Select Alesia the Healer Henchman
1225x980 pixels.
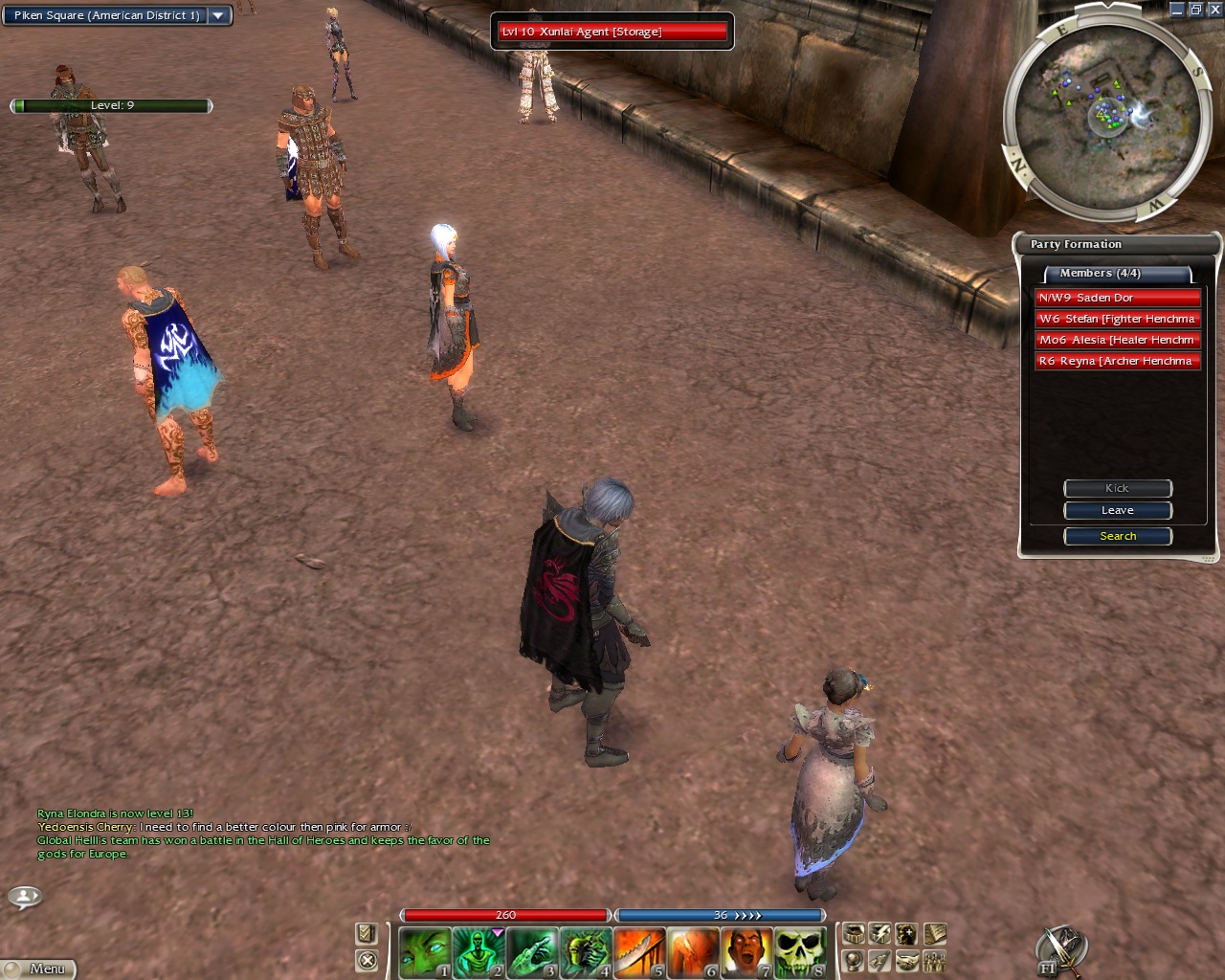1117,340
